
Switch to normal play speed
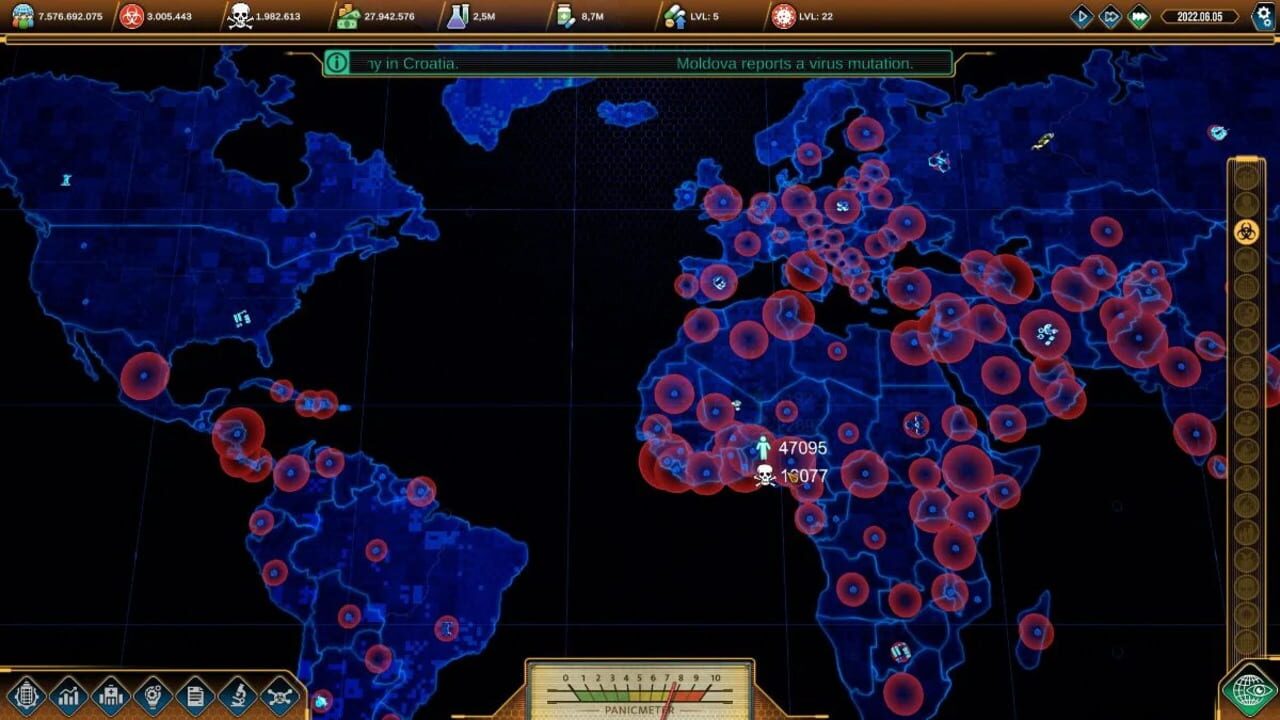coord(1081,16)
